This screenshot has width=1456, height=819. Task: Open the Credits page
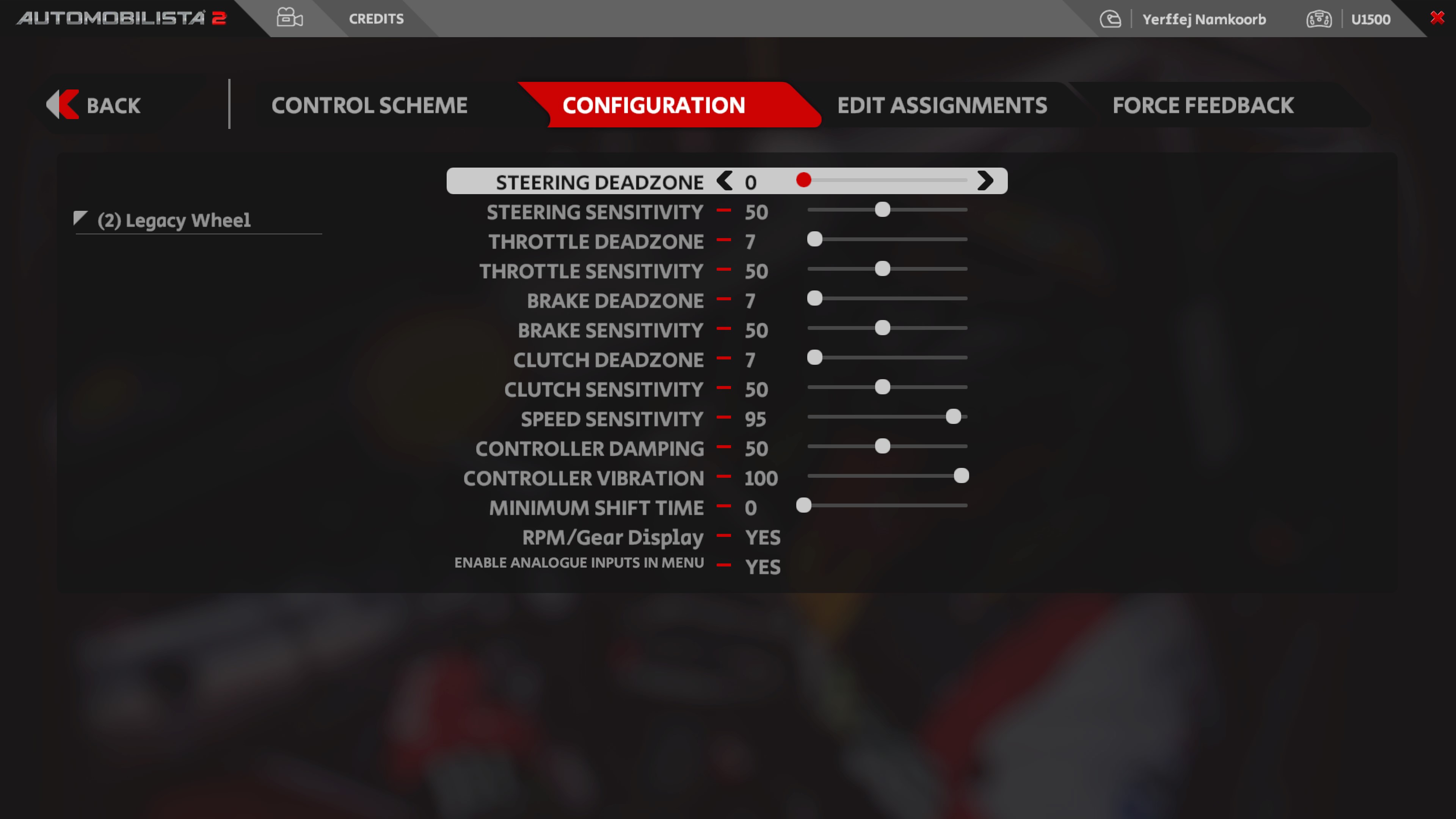[x=376, y=19]
